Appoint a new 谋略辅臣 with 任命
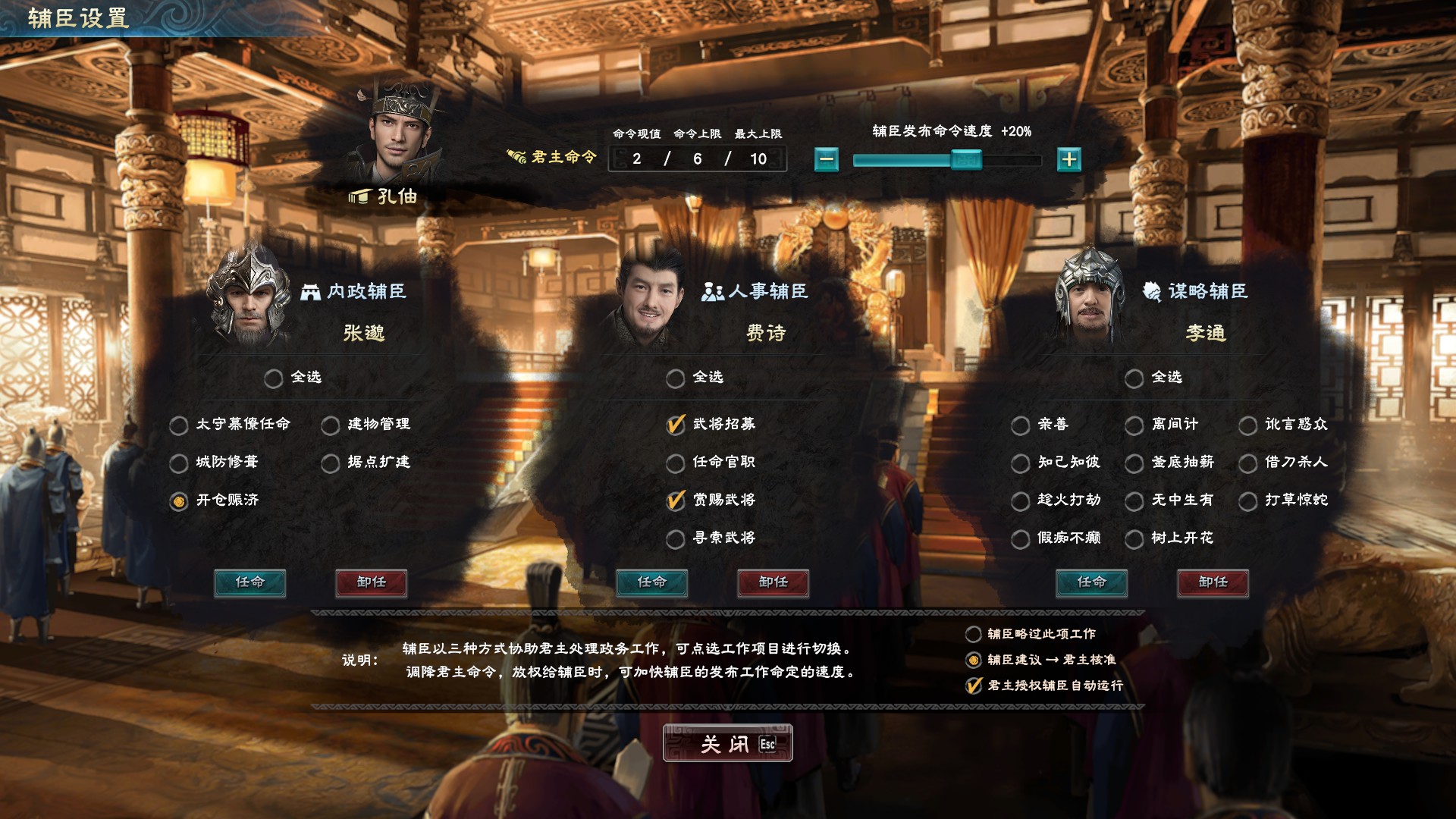This screenshot has width=1456, height=819. [x=1091, y=582]
